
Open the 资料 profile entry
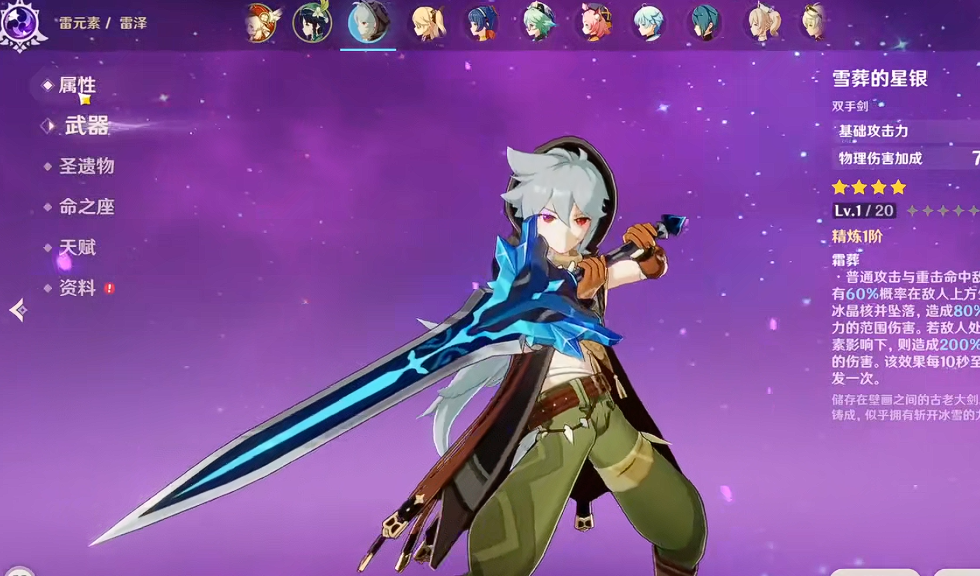[77, 288]
